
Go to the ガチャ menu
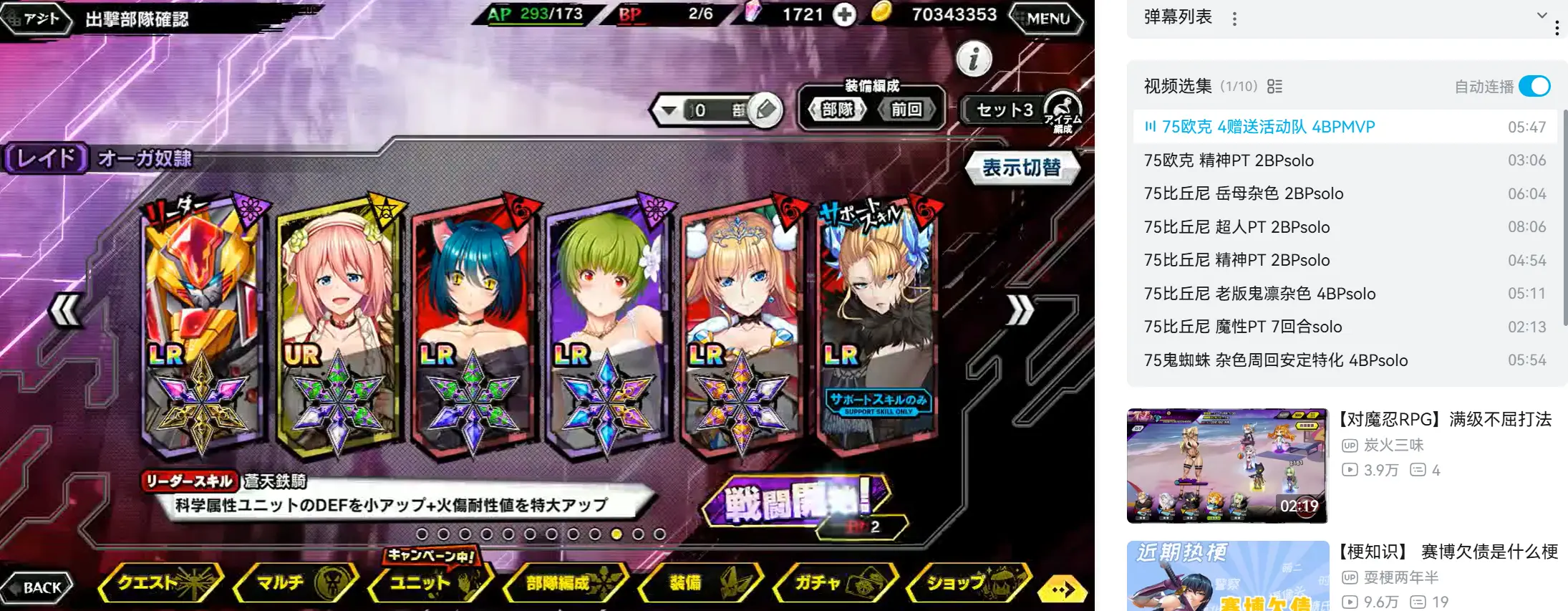[x=834, y=582]
